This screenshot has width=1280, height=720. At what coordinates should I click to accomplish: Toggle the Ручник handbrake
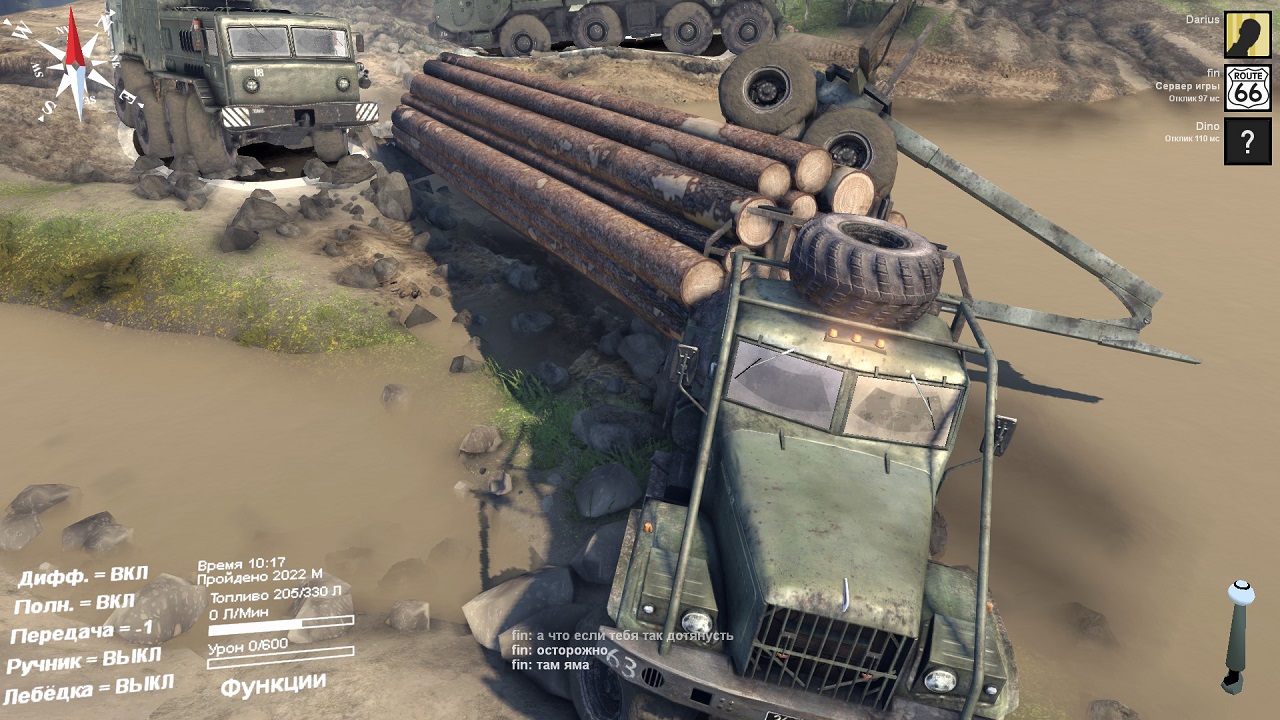pyautogui.click(x=84, y=661)
